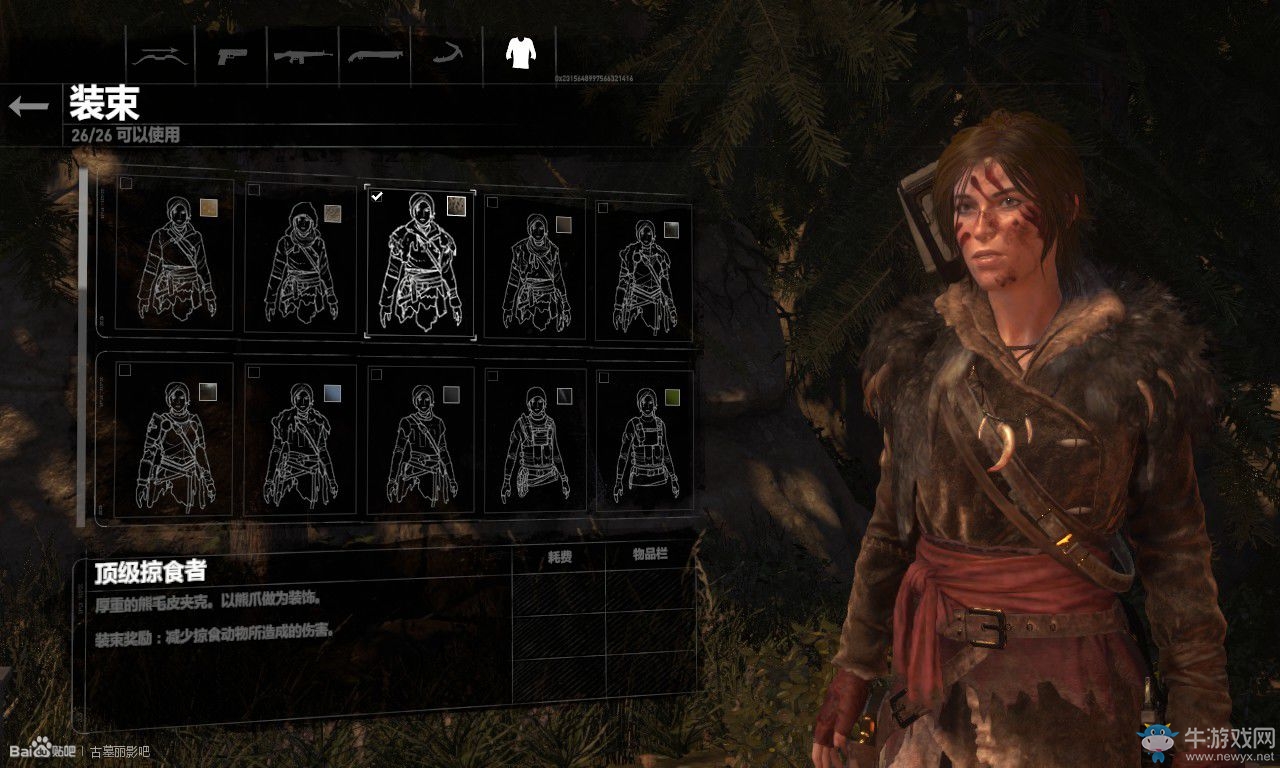The height and width of the screenshot is (768, 1280).
Task: Switch to the bow and arrow tab
Action: click(160, 55)
